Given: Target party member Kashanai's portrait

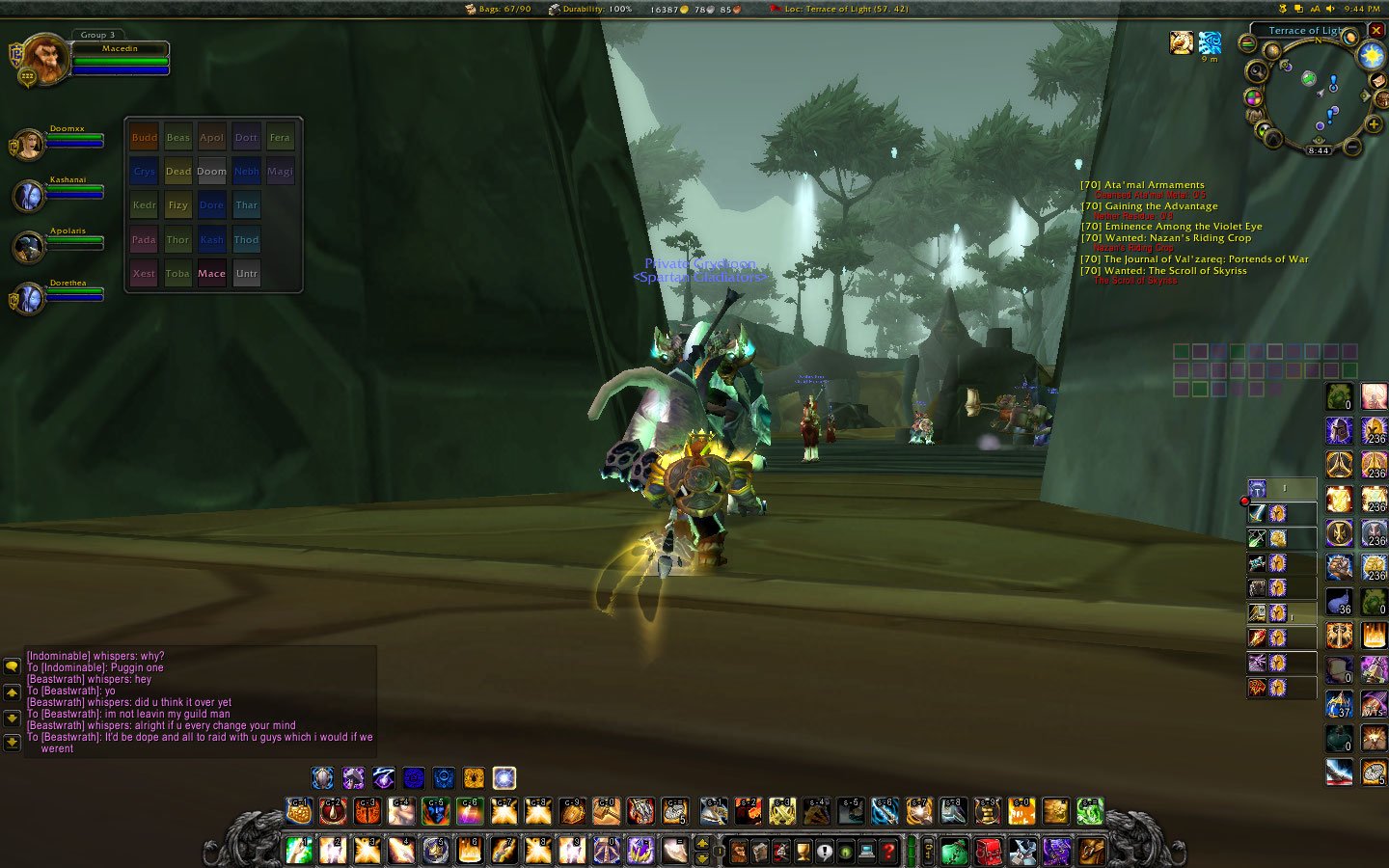Looking at the screenshot, I should [x=29, y=196].
